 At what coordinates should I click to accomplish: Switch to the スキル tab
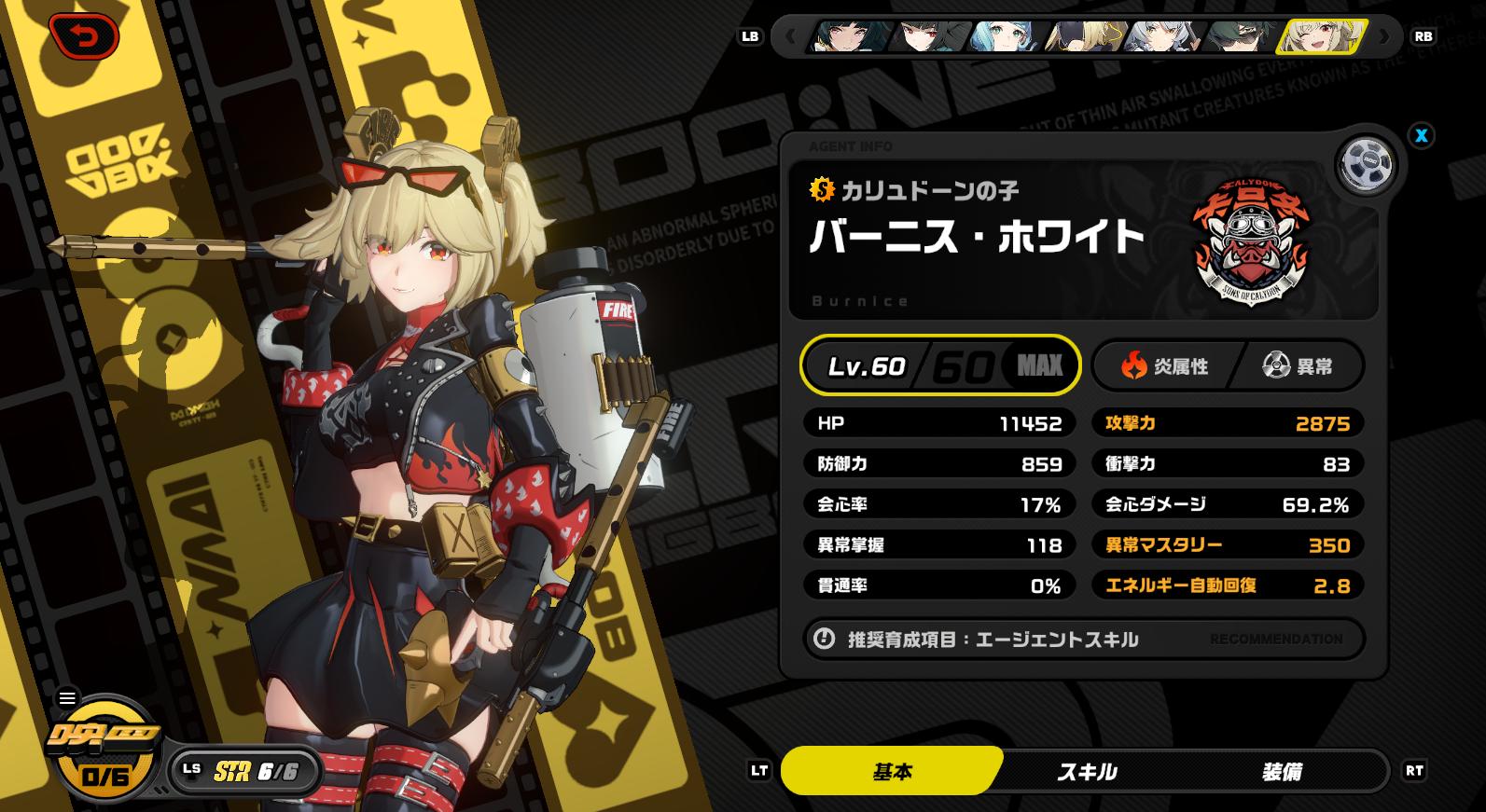[x=1087, y=772]
